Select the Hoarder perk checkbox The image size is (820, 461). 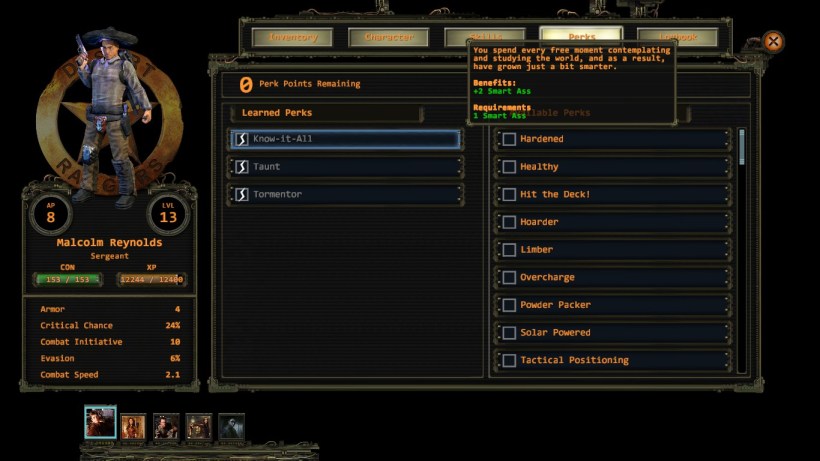click(509, 222)
